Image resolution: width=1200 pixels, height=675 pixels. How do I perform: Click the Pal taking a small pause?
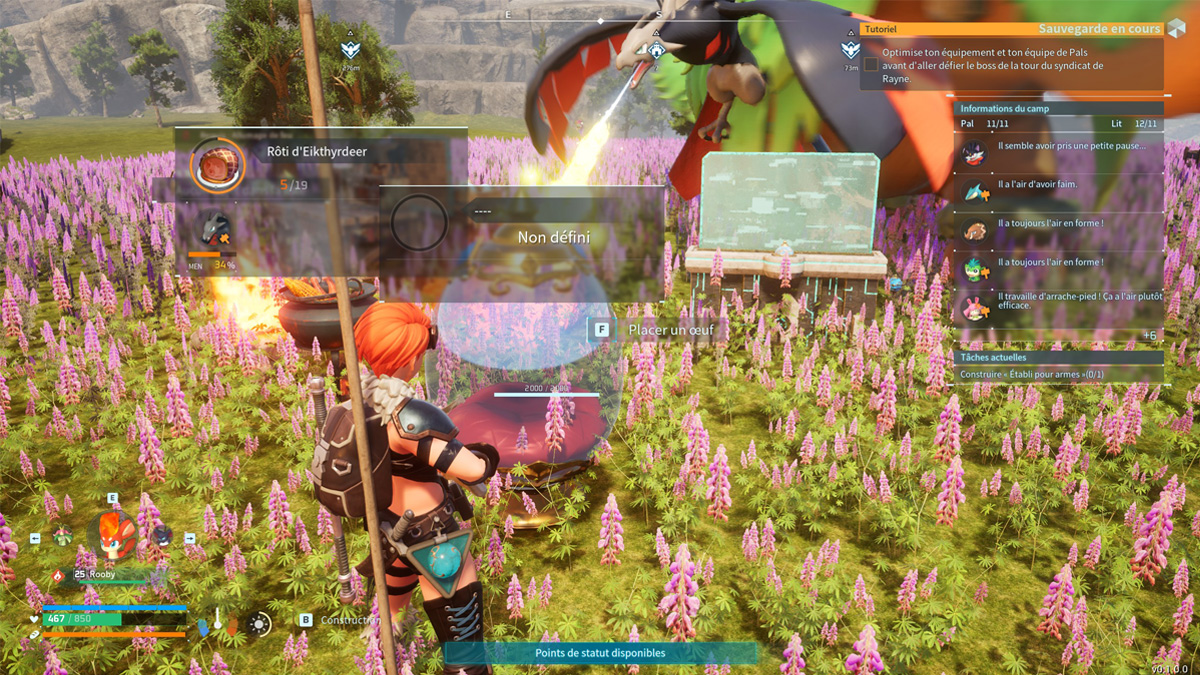coord(975,152)
